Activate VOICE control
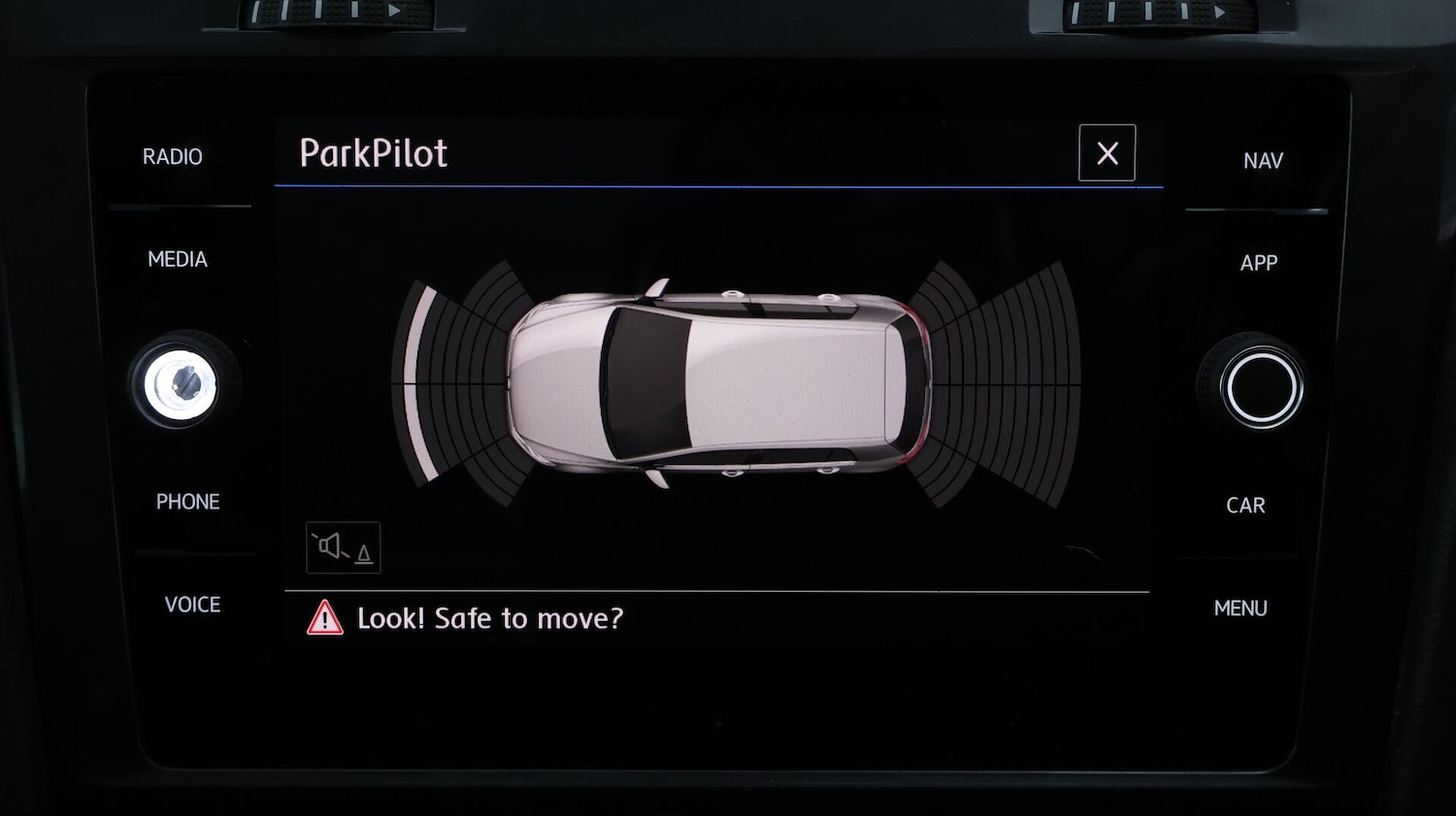The width and height of the screenshot is (1456, 816). point(192,604)
